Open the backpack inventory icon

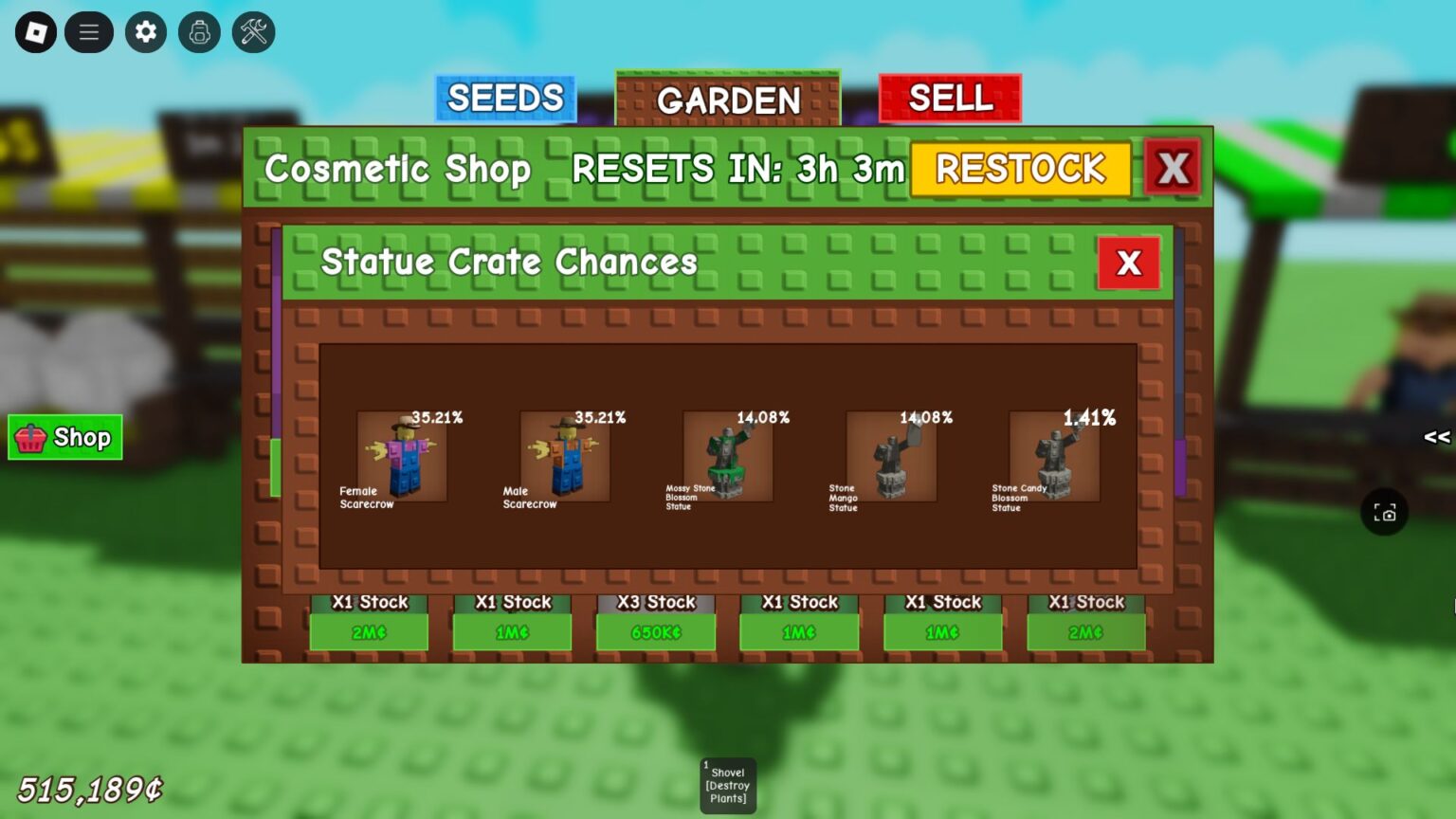point(199,31)
